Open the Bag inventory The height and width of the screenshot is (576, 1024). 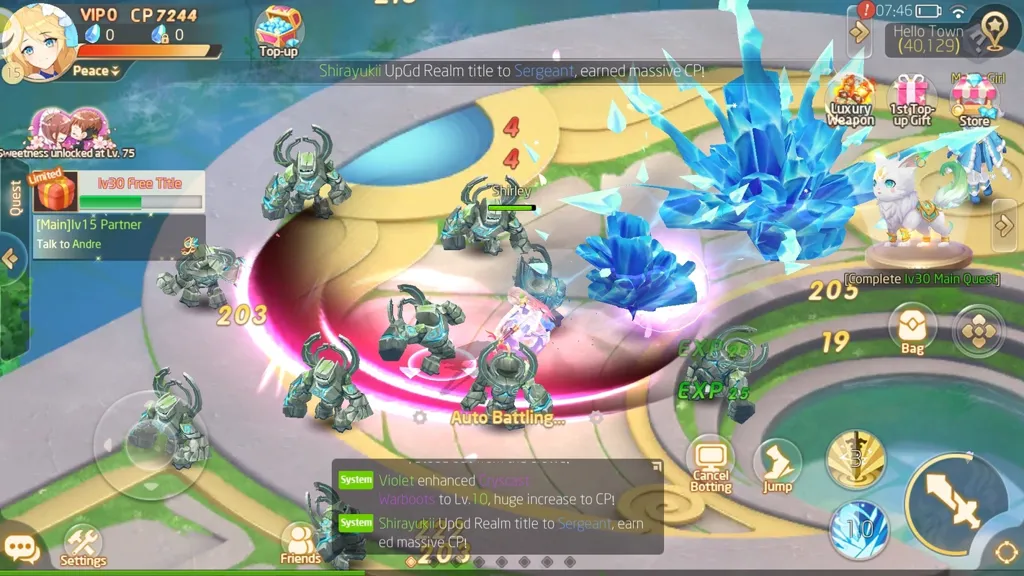point(912,328)
